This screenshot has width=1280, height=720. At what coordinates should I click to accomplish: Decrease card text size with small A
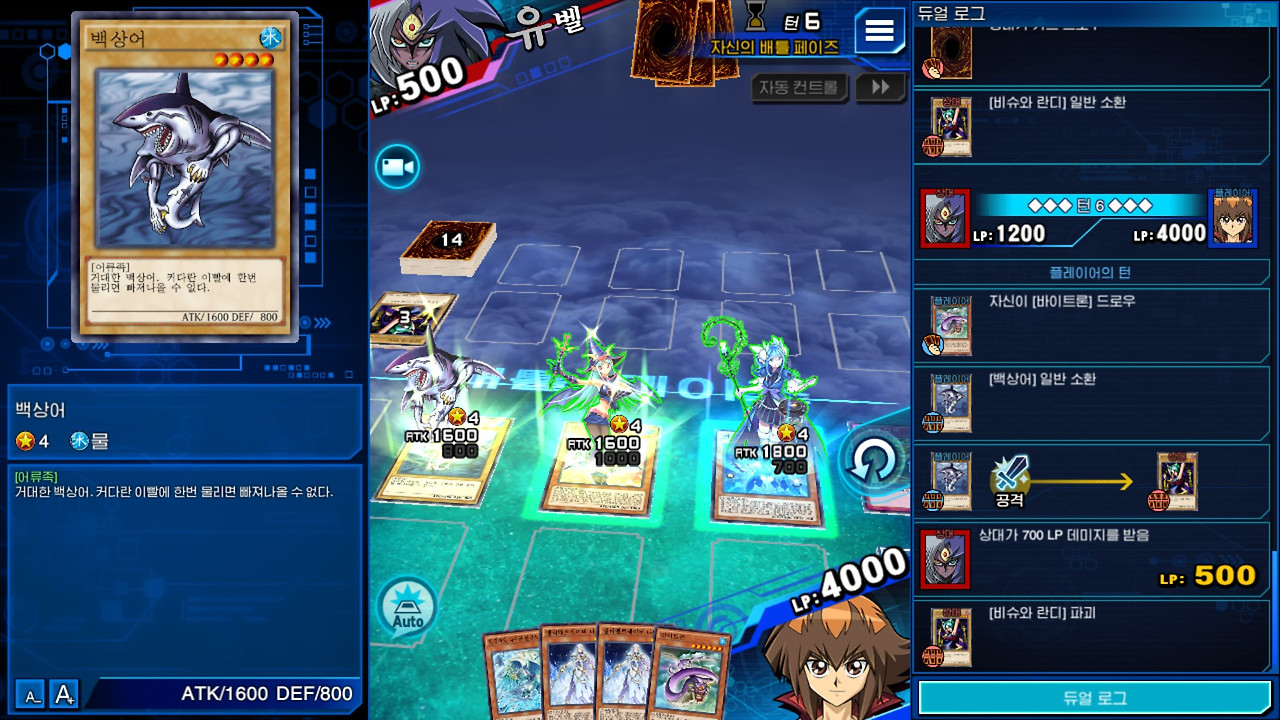[31, 694]
